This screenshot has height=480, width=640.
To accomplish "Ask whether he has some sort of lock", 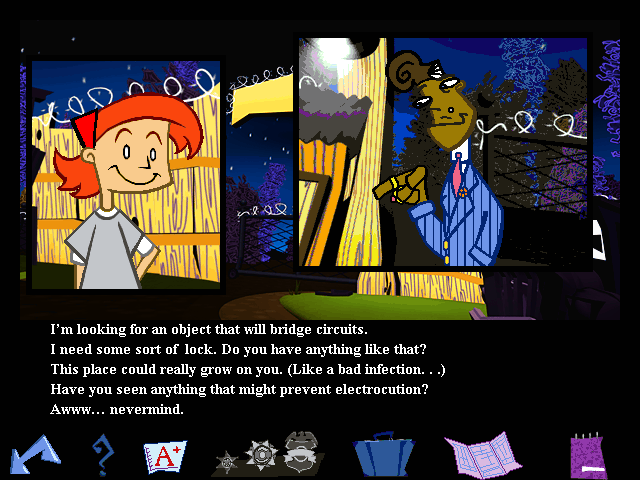I will coord(238,349).
